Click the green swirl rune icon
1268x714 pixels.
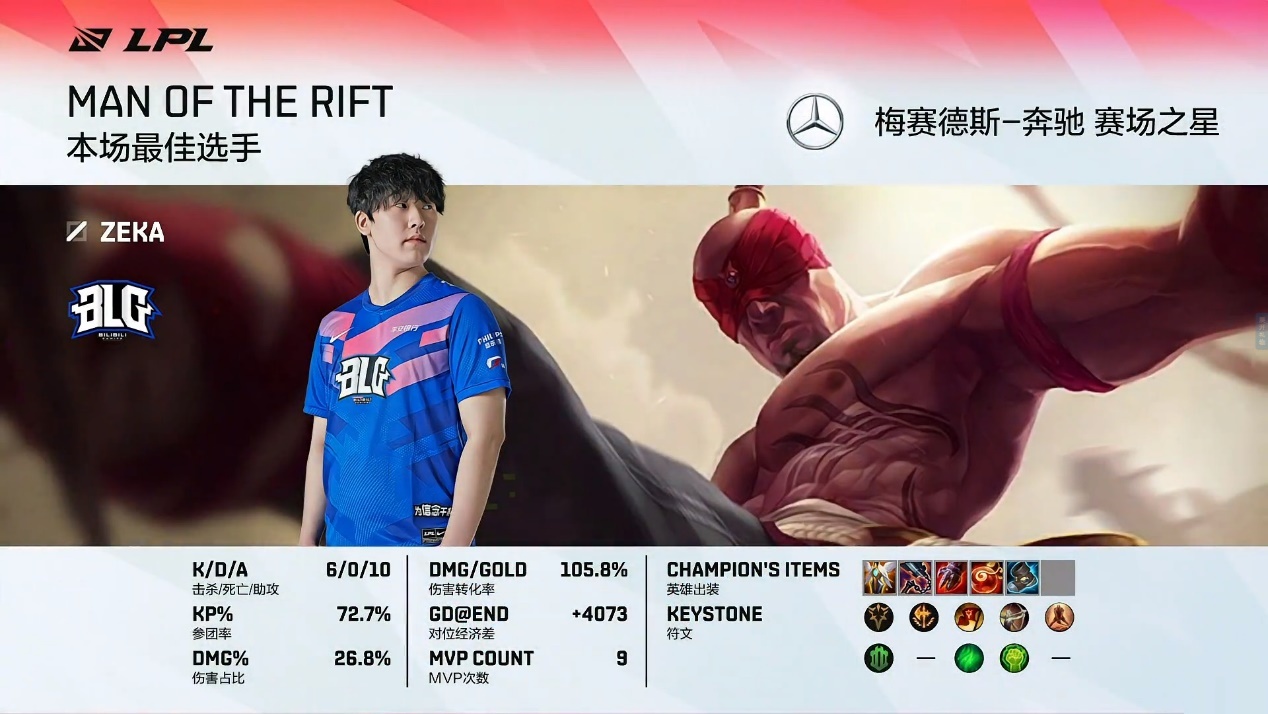click(x=969, y=658)
